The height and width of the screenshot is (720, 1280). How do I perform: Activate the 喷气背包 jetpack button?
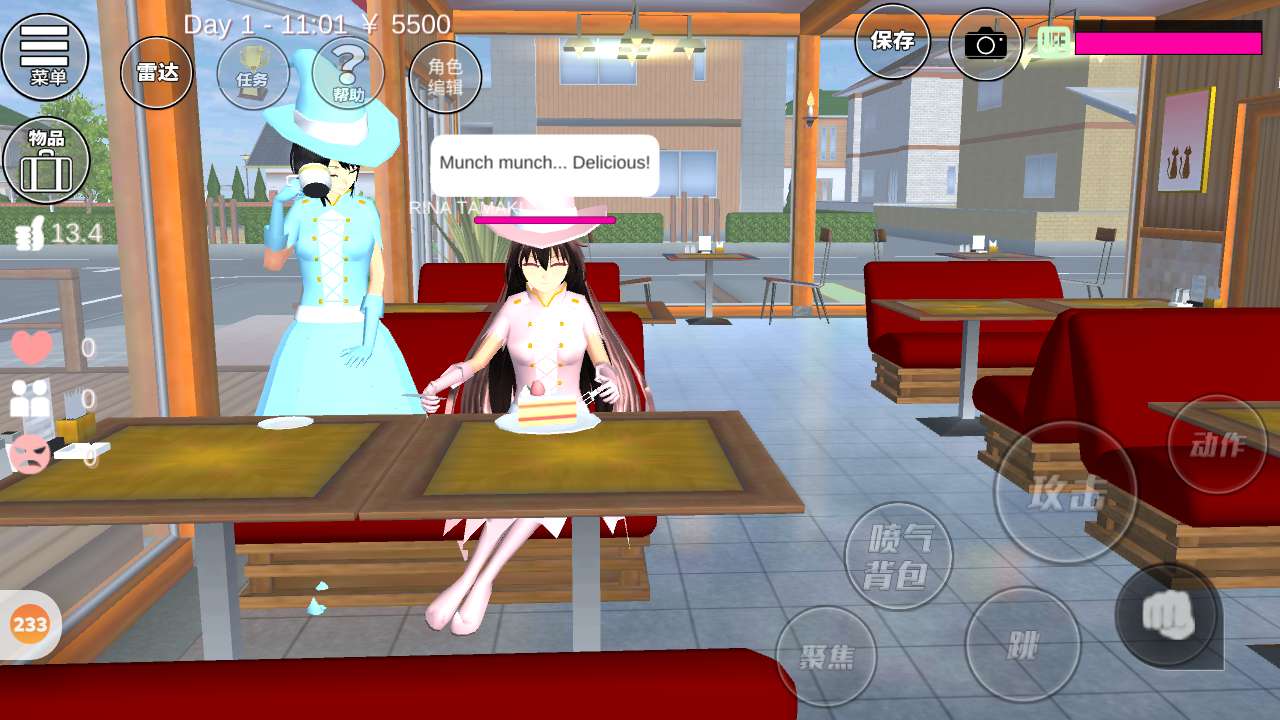tap(898, 556)
